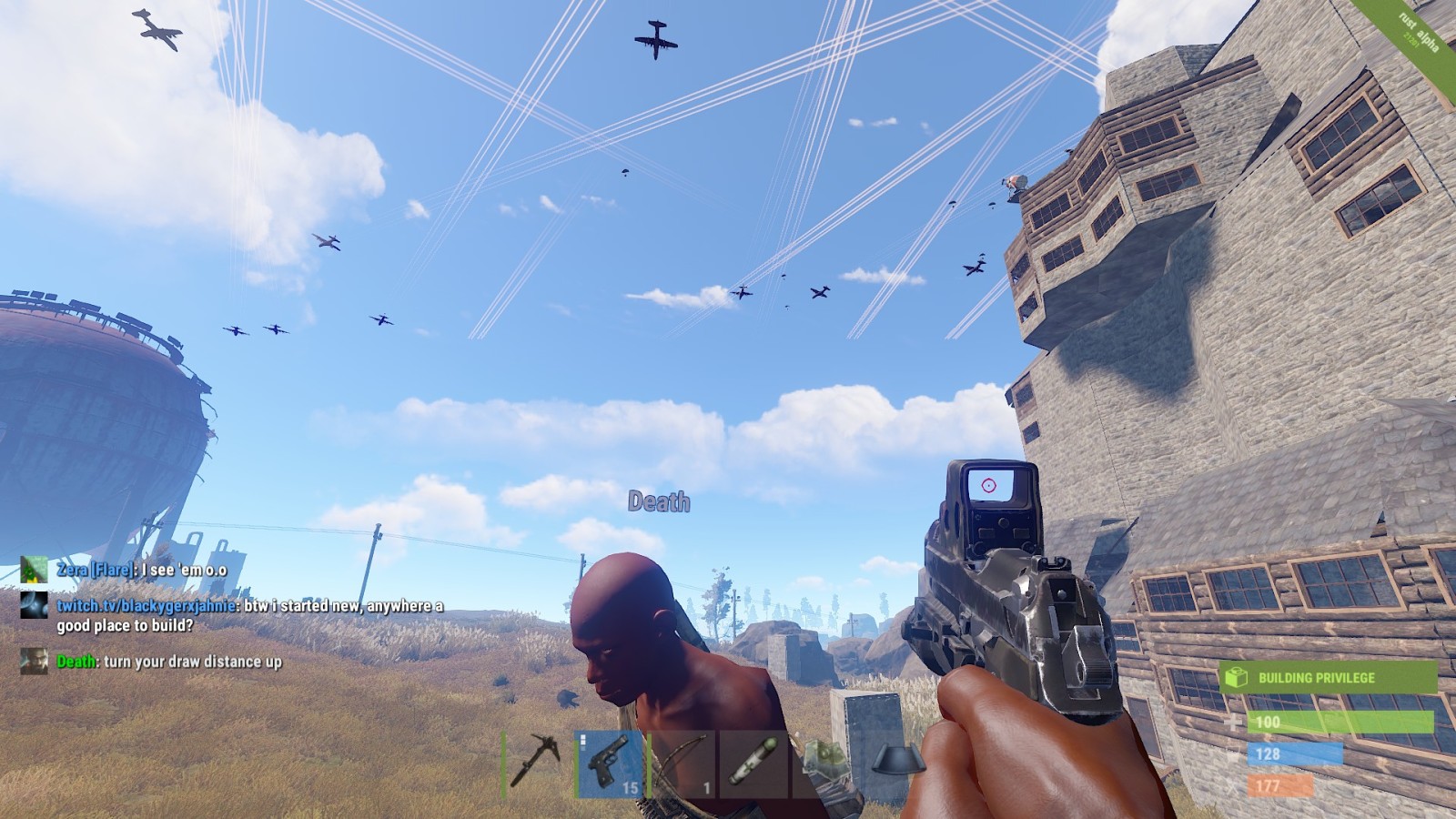Switch to the hunting bow slot
The image size is (1456, 819).
tap(682, 763)
